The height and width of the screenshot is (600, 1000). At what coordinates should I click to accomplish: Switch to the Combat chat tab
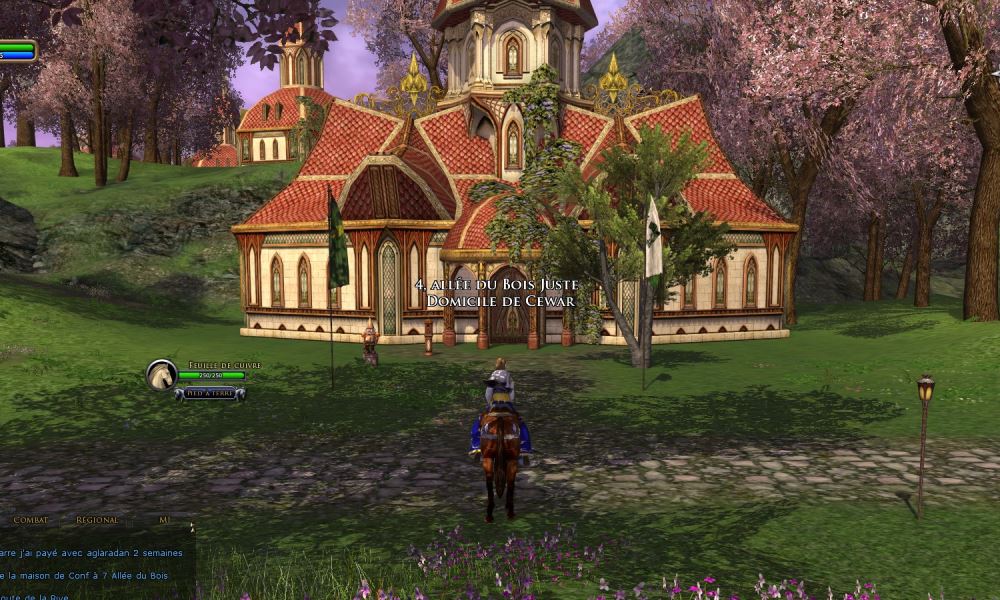tap(31, 520)
